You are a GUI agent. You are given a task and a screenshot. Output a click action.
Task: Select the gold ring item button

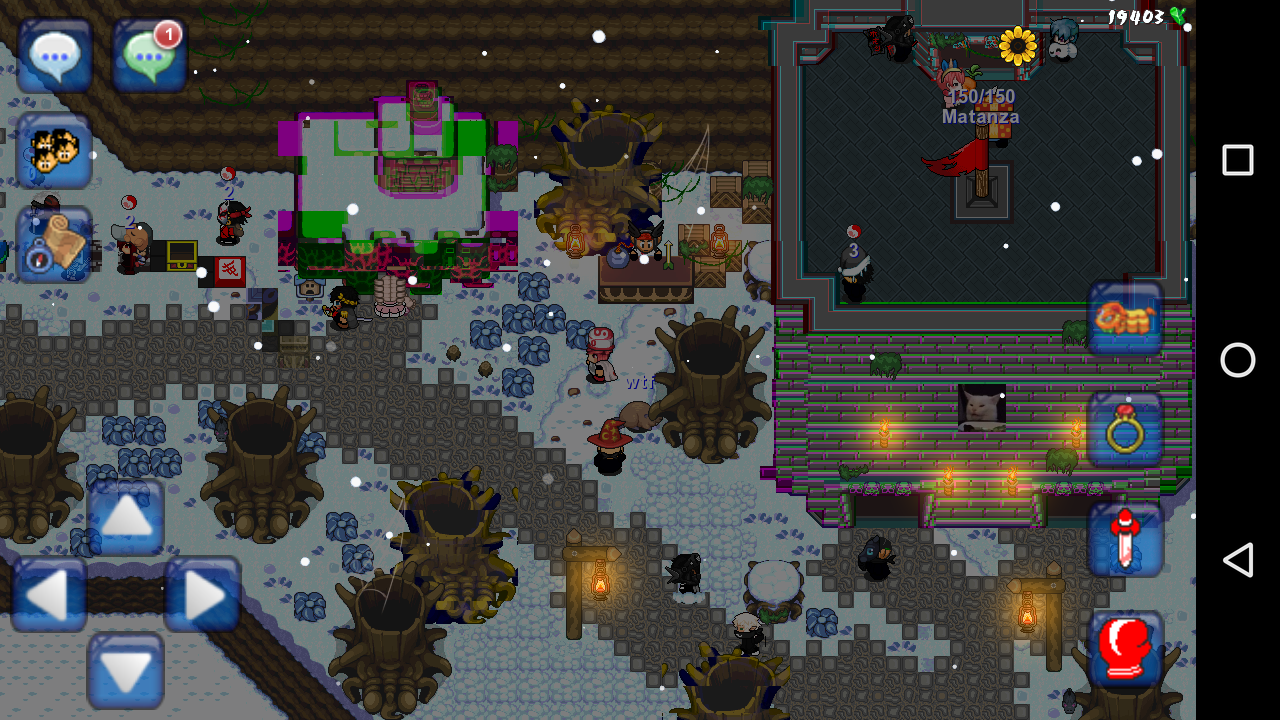pyautogui.click(x=1126, y=430)
